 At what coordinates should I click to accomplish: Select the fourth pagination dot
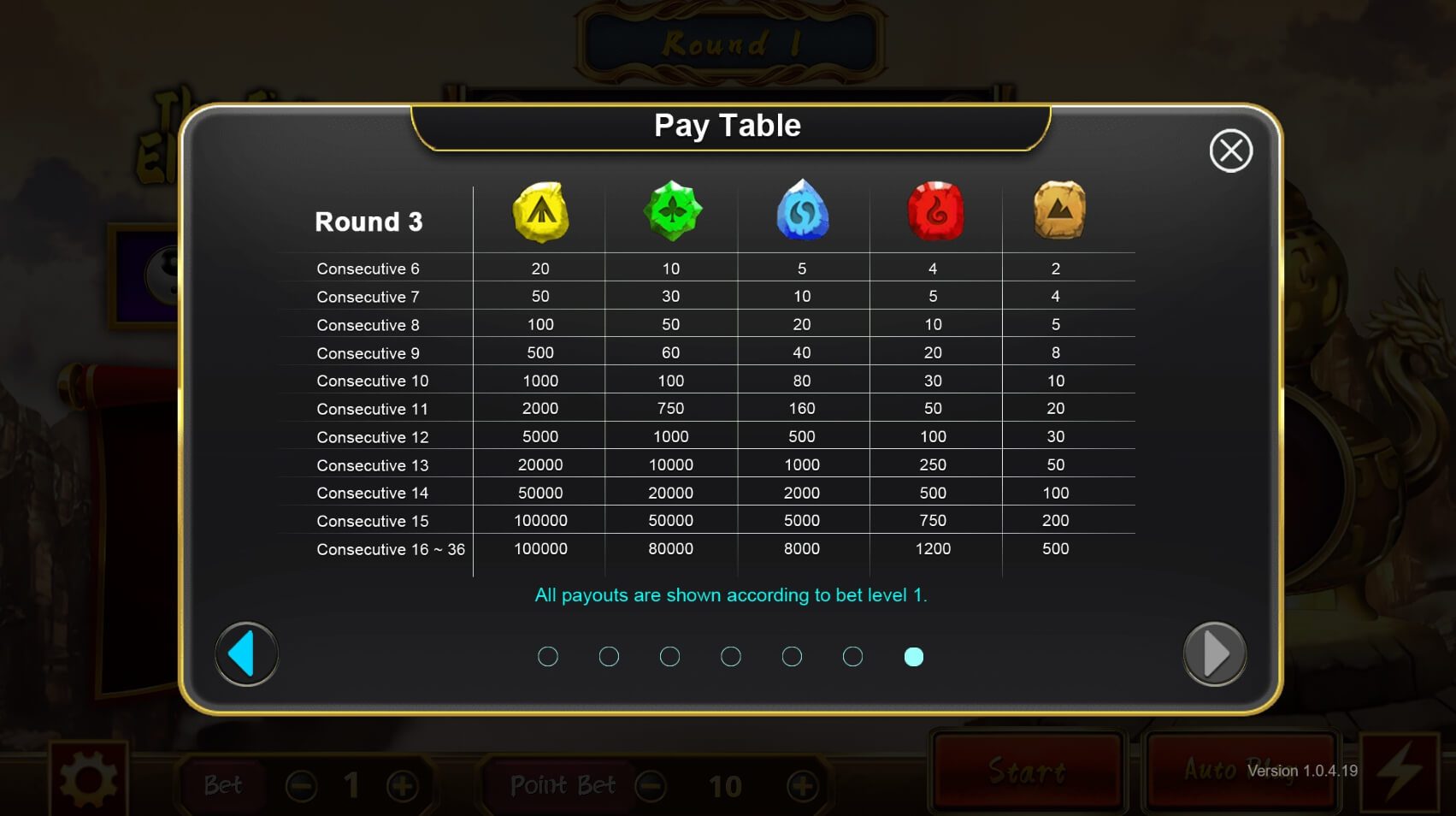click(x=731, y=657)
